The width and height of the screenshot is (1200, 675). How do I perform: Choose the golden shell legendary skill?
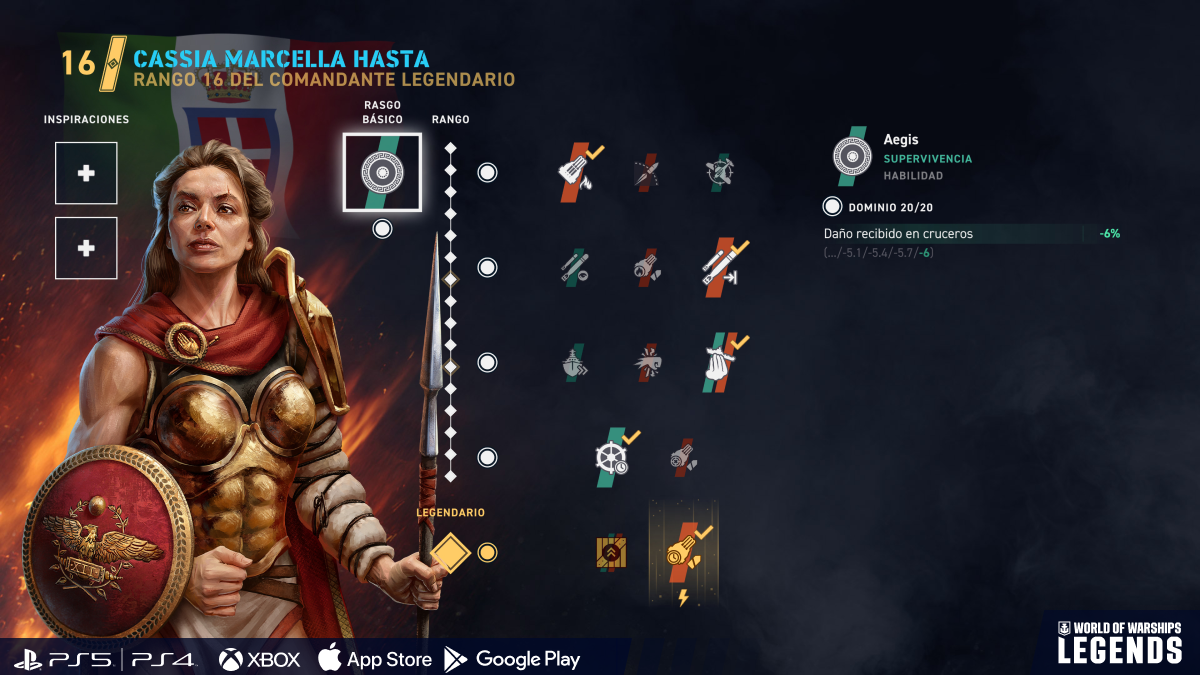(684, 552)
